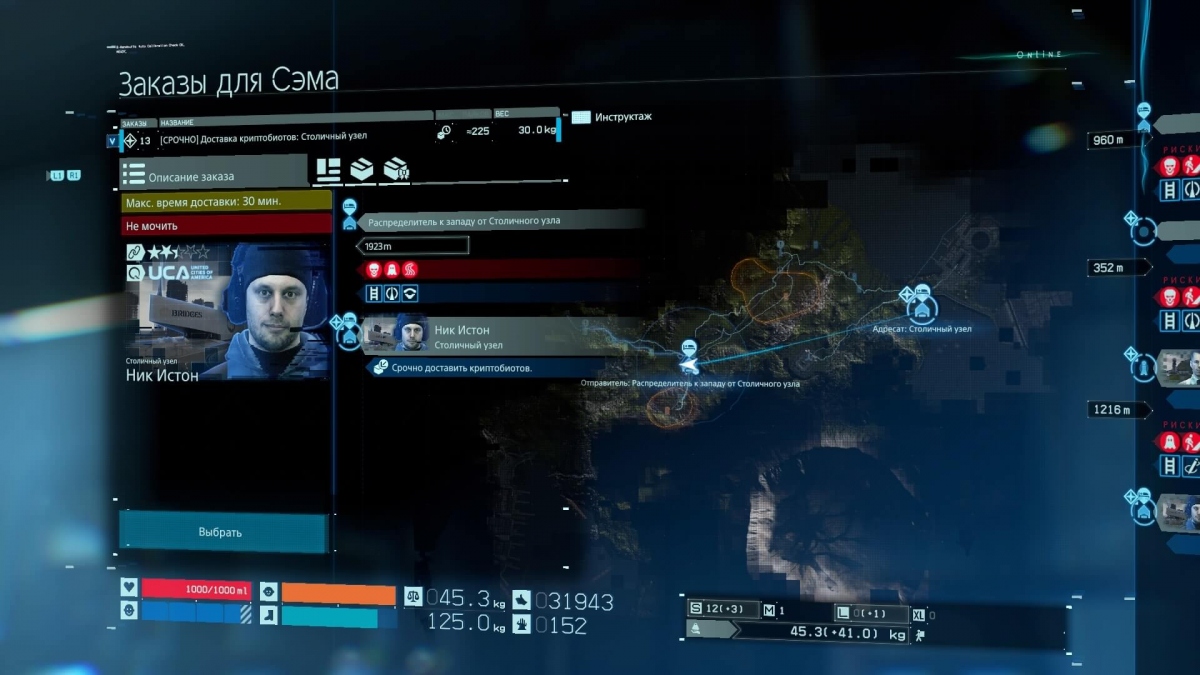The height and width of the screenshot is (675, 1200).
Task: Switch to the single cargo box tab
Action: (x=362, y=170)
